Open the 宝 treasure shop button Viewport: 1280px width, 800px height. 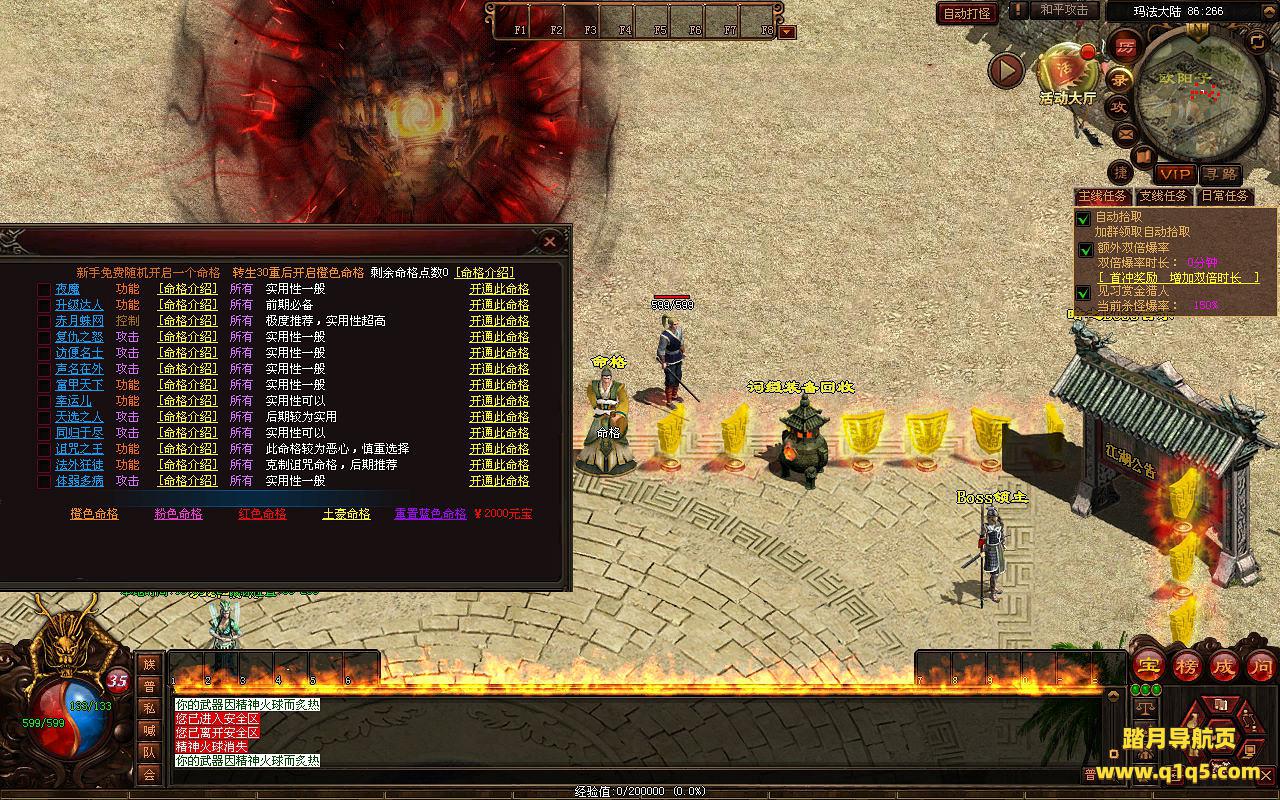[x=1150, y=666]
